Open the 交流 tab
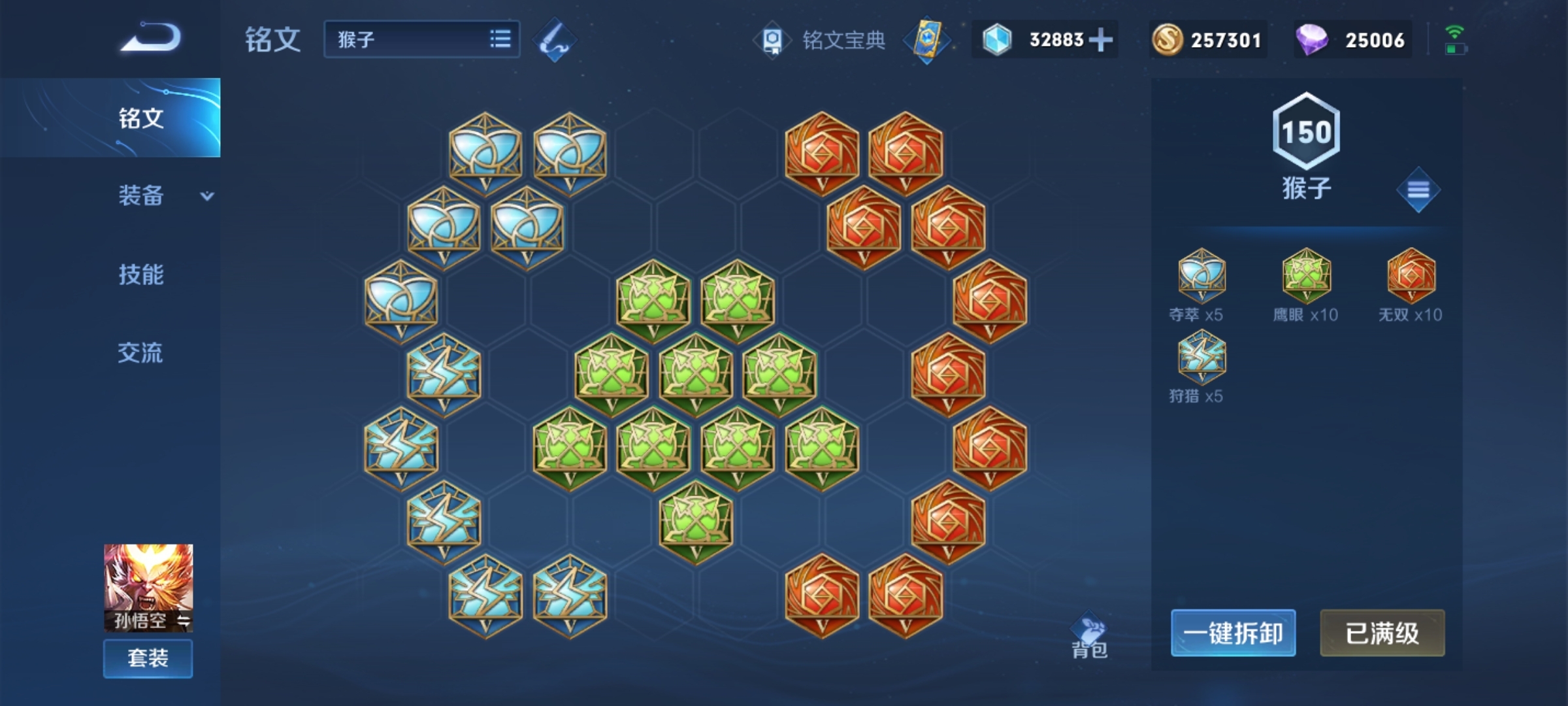The height and width of the screenshot is (706, 1568). coord(140,353)
